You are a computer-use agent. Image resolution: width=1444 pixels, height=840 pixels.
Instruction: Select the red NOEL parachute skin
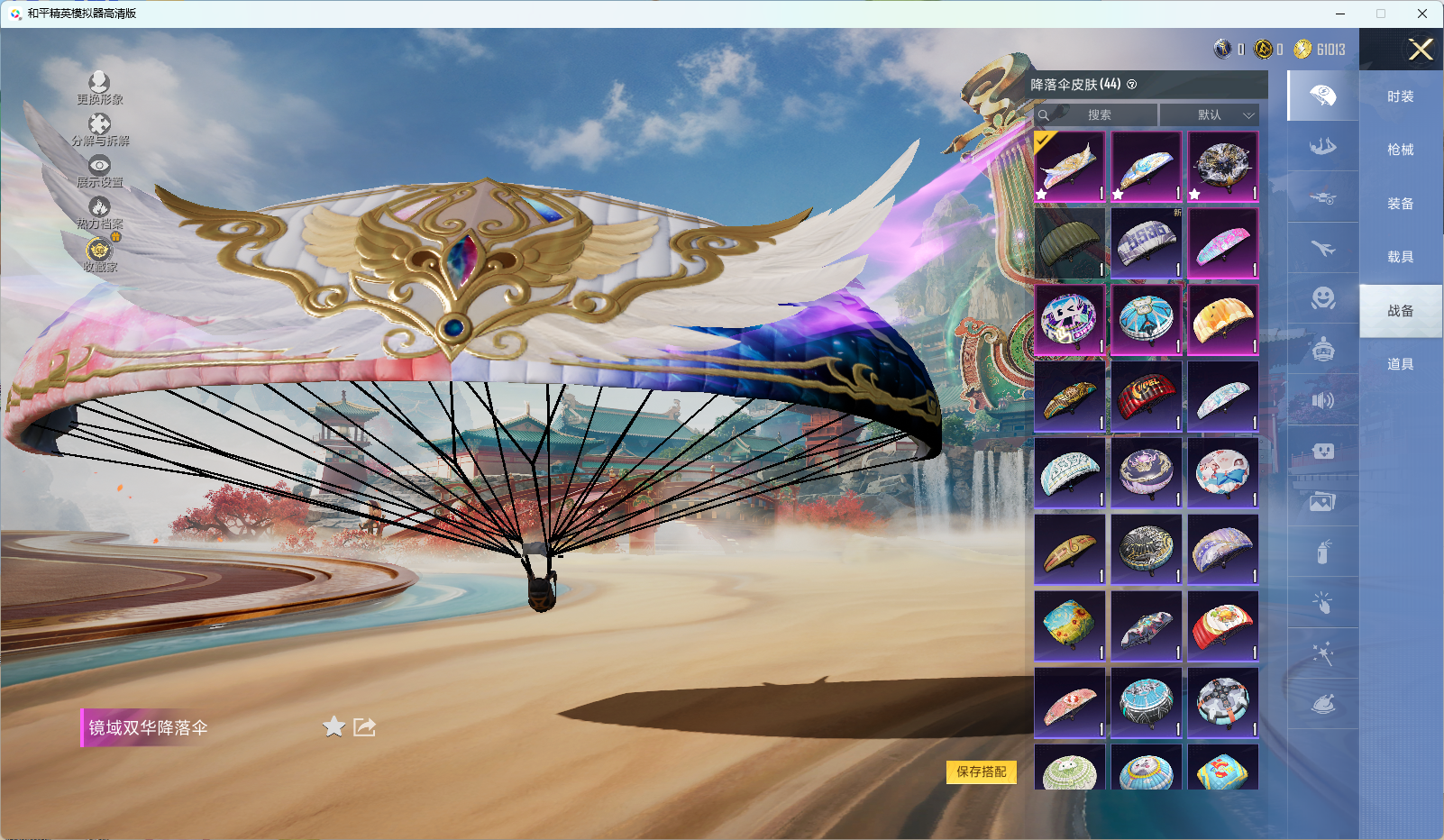coord(1147,397)
